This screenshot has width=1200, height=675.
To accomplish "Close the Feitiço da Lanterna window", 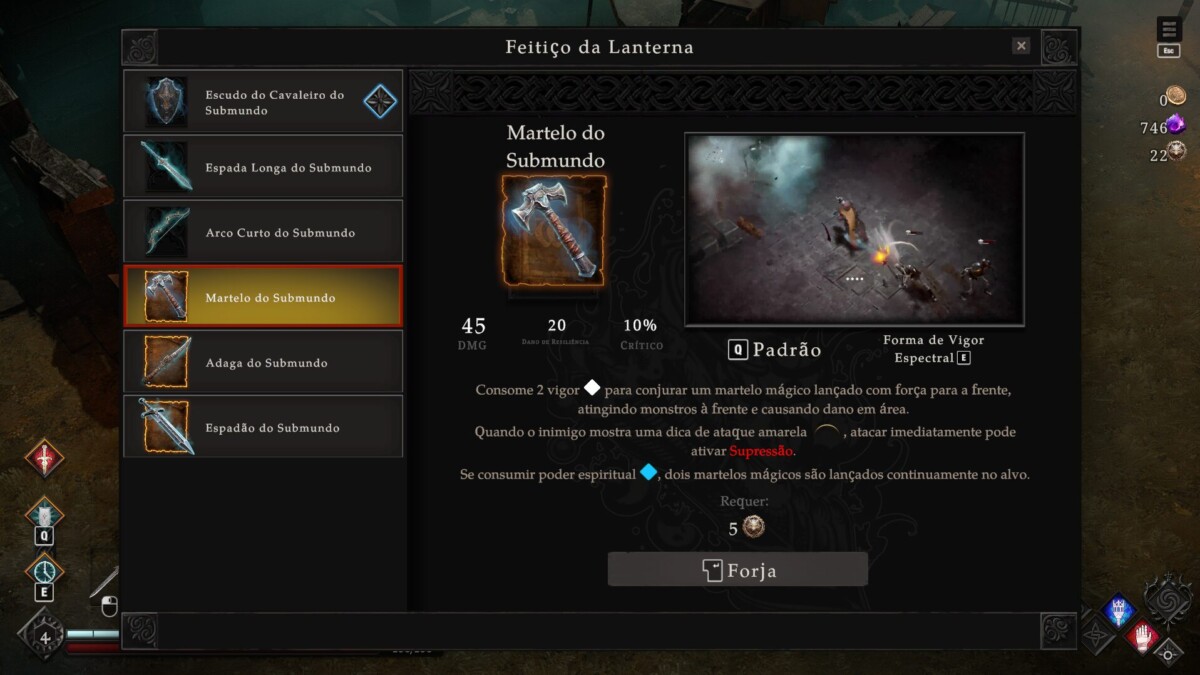I will 1021,46.
